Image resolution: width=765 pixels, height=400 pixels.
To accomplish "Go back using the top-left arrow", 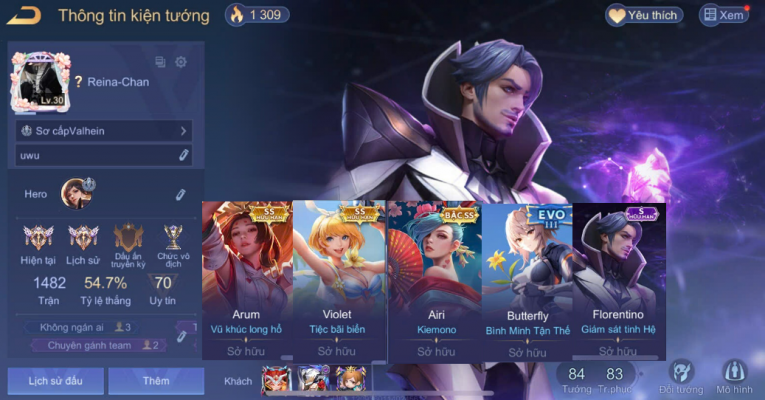I will pos(23,14).
